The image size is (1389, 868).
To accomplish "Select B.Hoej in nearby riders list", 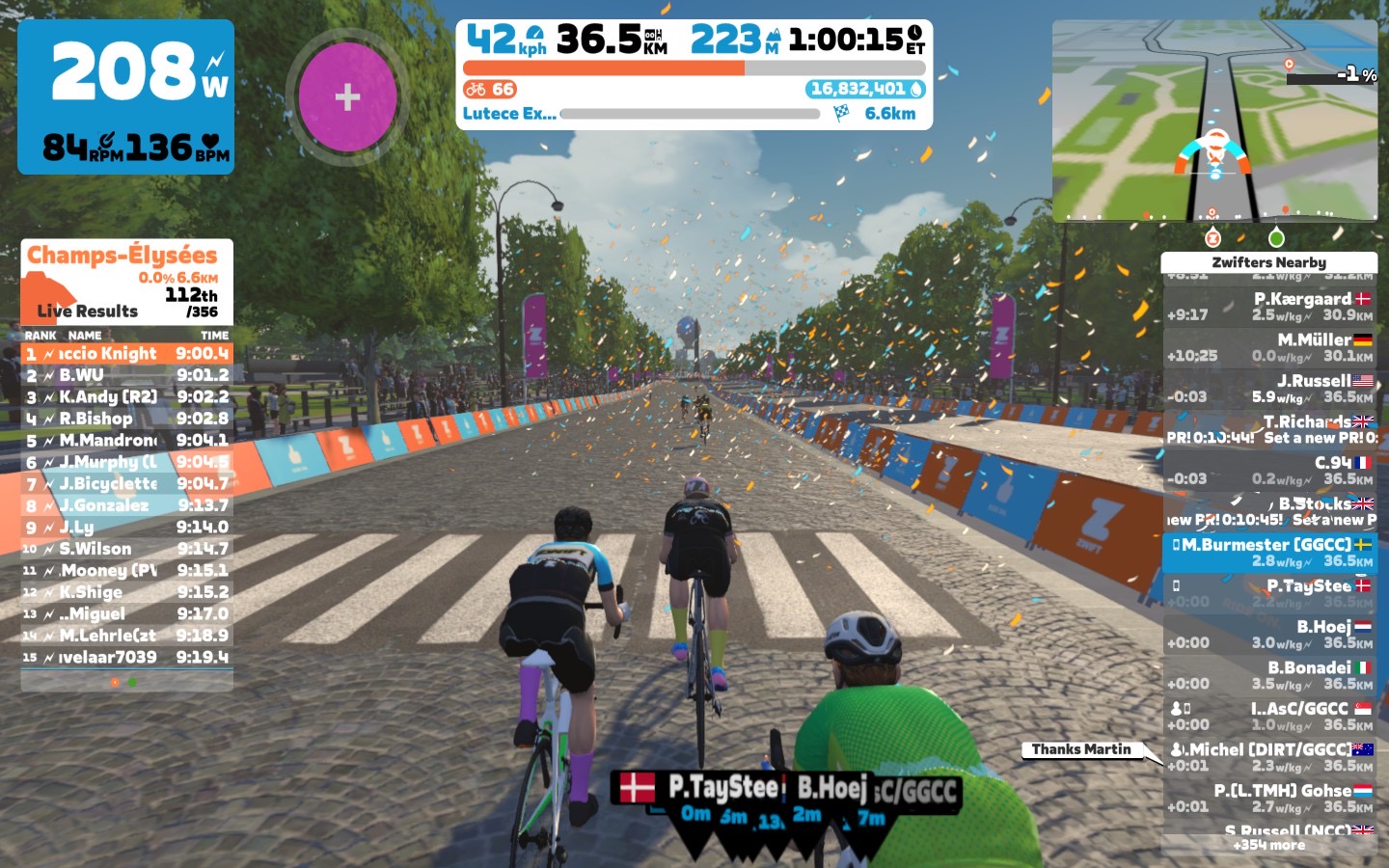I will [1269, 635].
